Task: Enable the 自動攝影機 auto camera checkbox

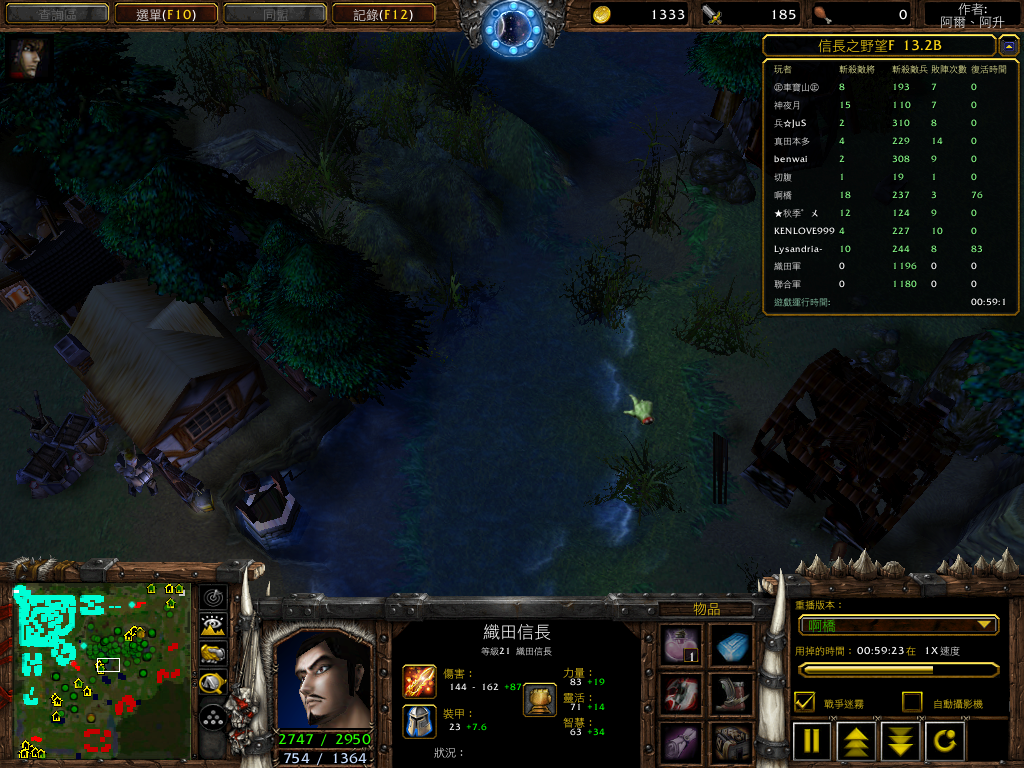Action: point(911,702)
